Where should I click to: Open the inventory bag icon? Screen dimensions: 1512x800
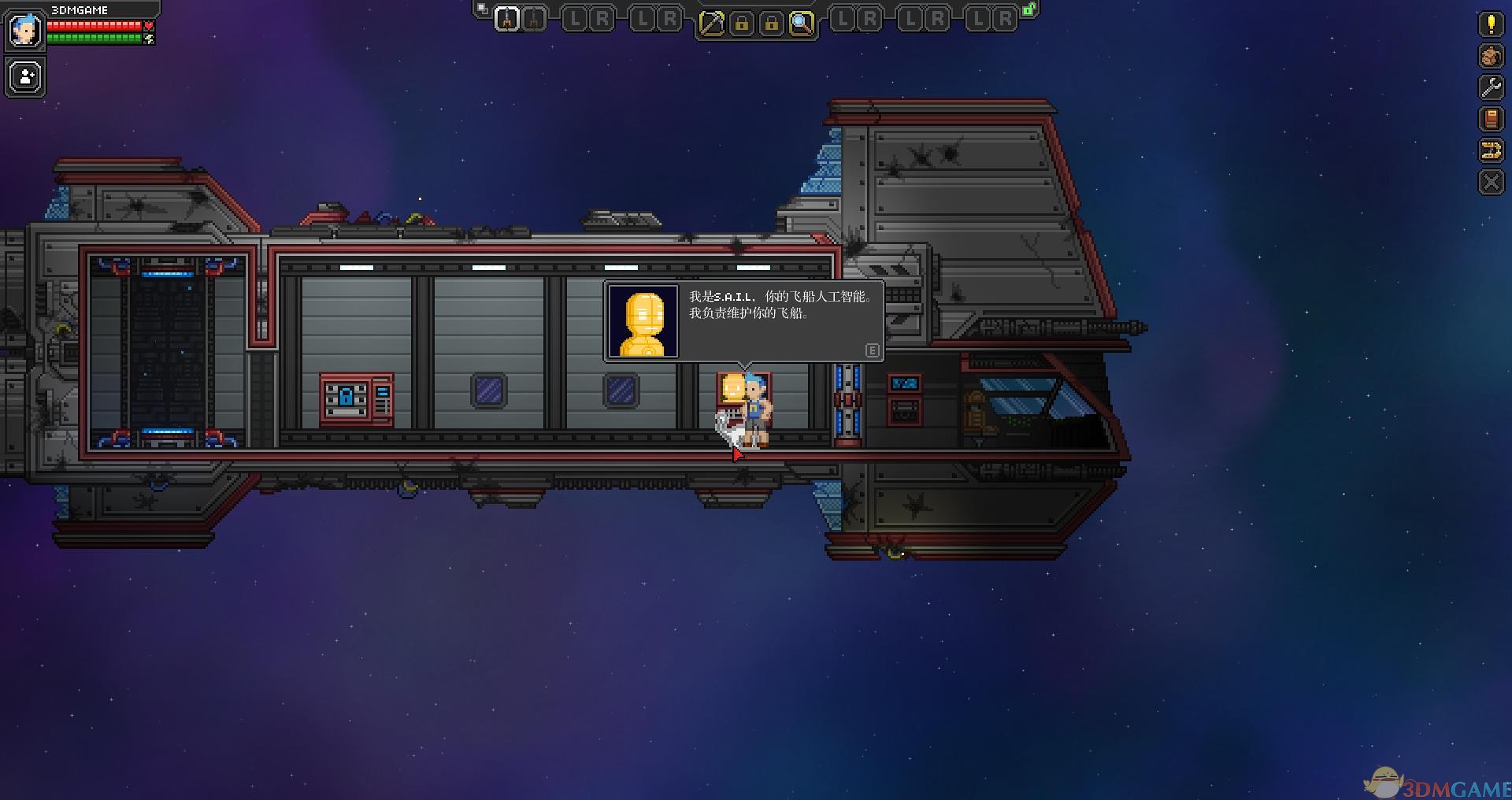[1491, 56]
